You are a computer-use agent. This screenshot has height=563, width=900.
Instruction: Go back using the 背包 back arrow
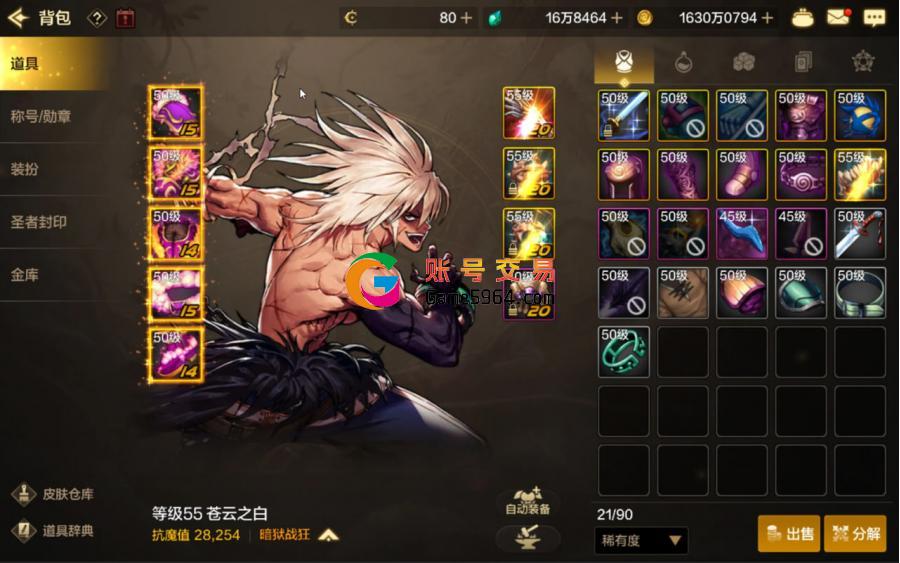point(17,17)
